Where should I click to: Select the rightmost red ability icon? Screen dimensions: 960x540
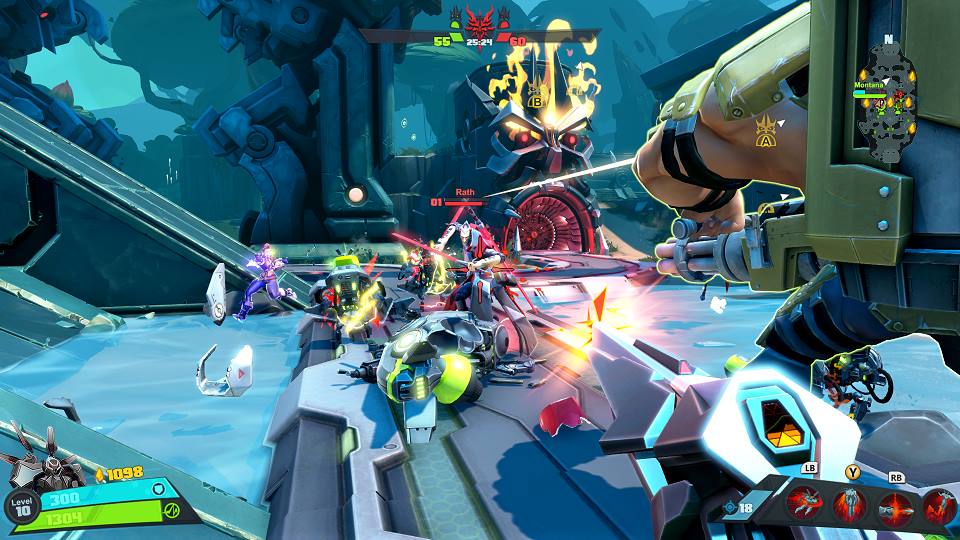pos(938,504)
